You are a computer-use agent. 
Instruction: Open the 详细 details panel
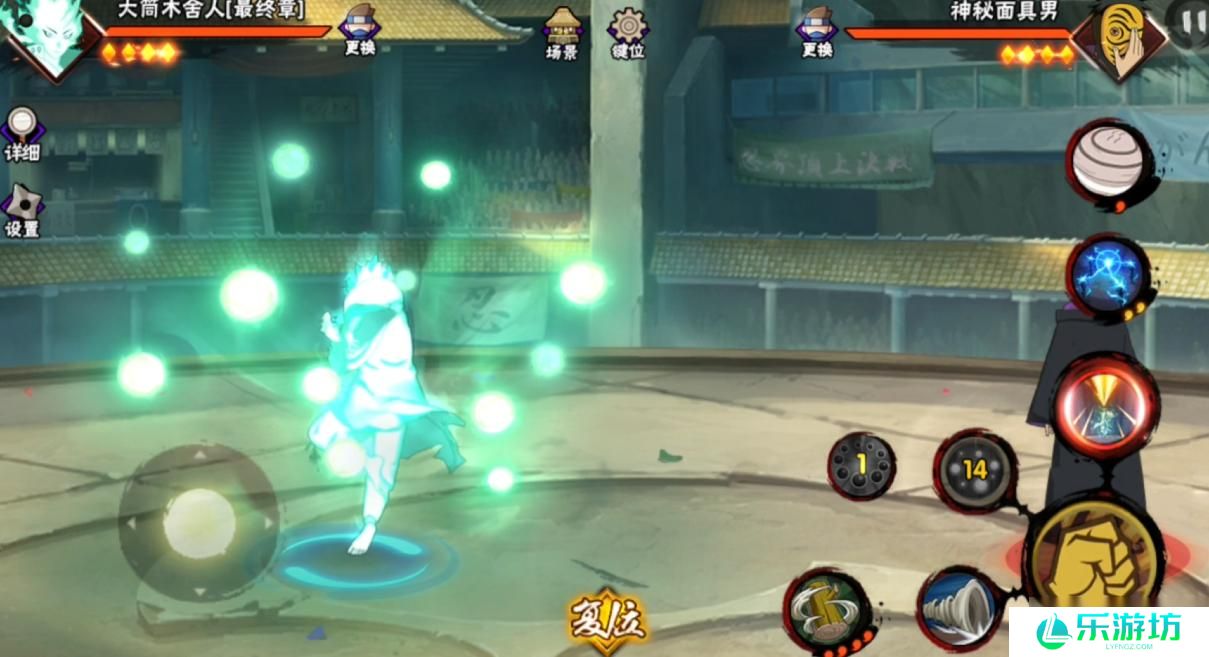point(20,134)
